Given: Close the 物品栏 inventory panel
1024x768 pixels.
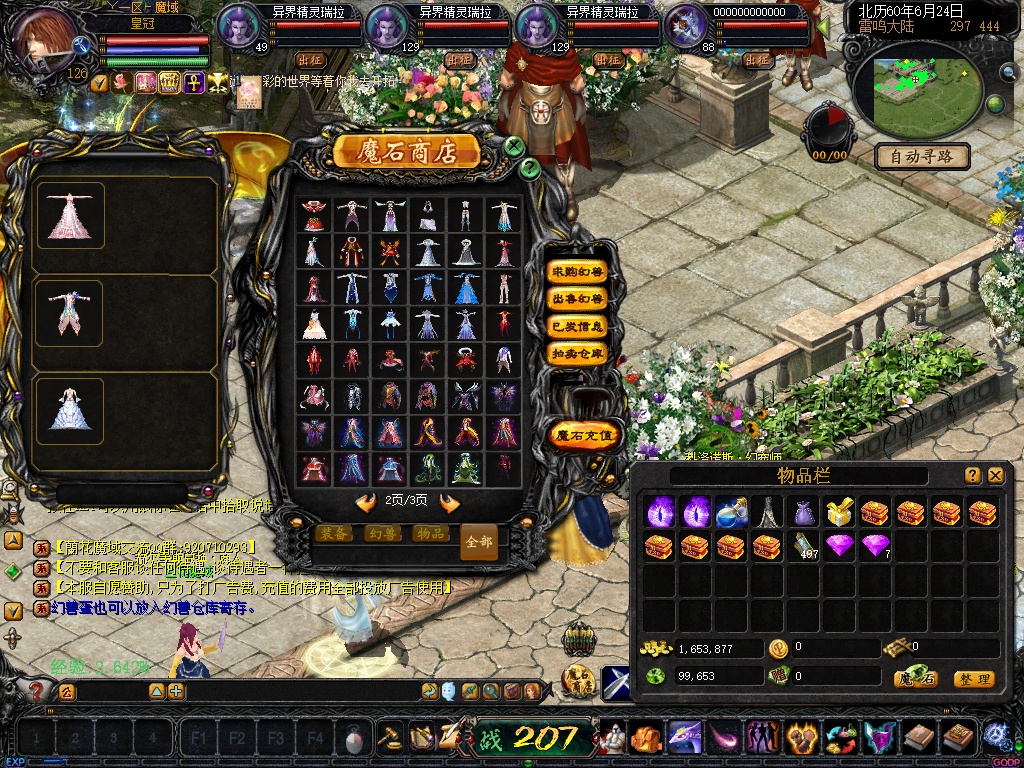Looking at the screenshot, I should 995,476.
